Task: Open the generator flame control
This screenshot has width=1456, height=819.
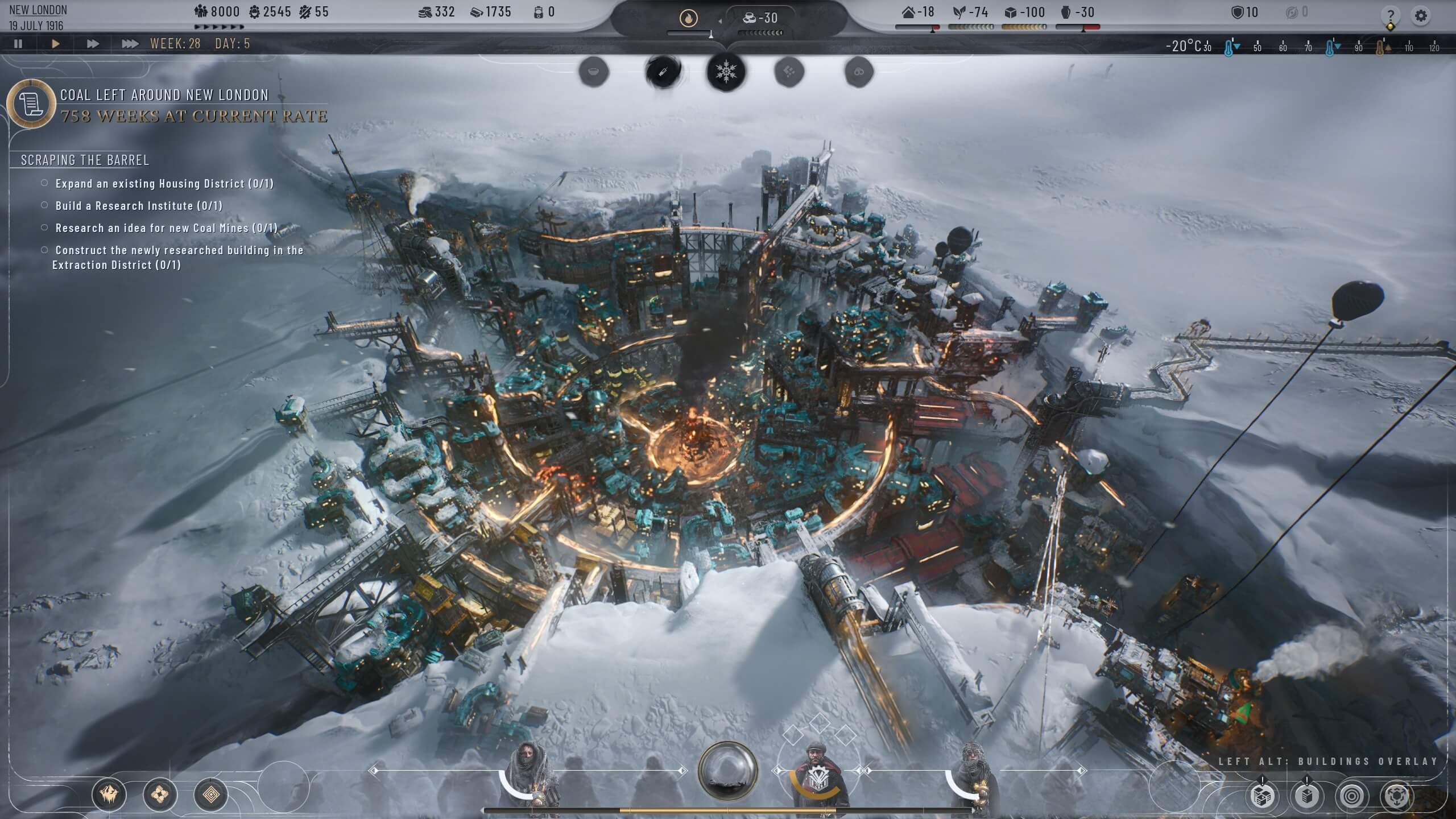Action: (x=689, y=18)
